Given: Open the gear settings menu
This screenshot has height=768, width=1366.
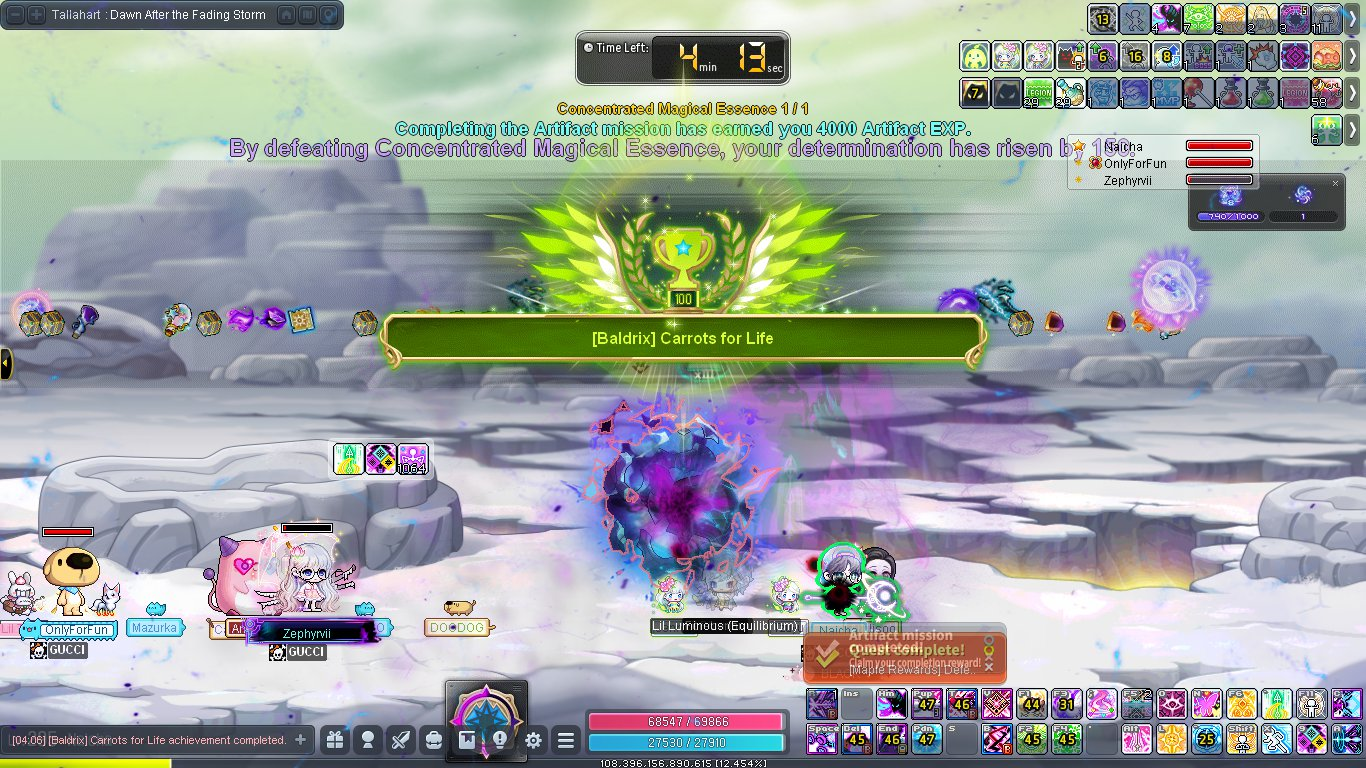Looking at the screenshot, I should click(533, 741).
